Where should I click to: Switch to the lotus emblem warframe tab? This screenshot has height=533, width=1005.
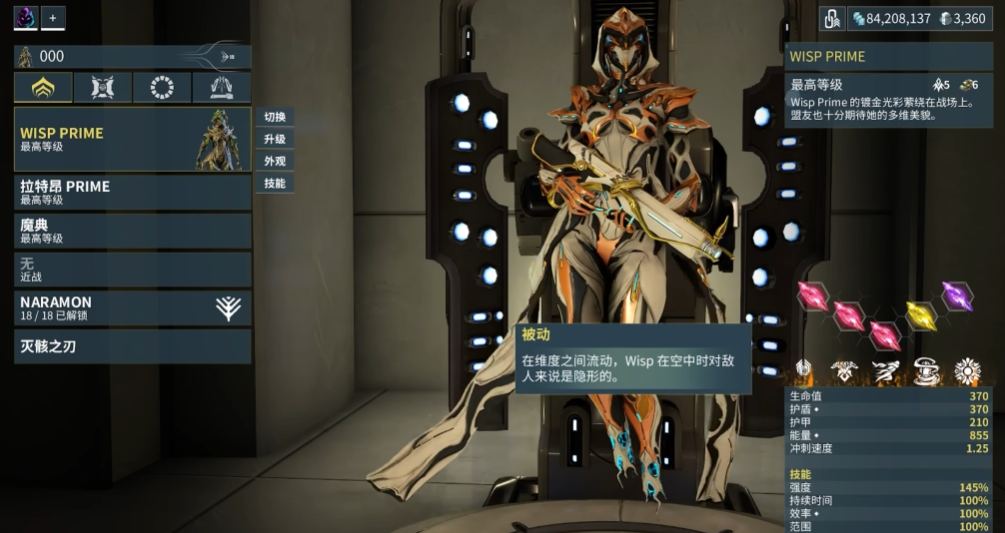(x=43, y=88)
